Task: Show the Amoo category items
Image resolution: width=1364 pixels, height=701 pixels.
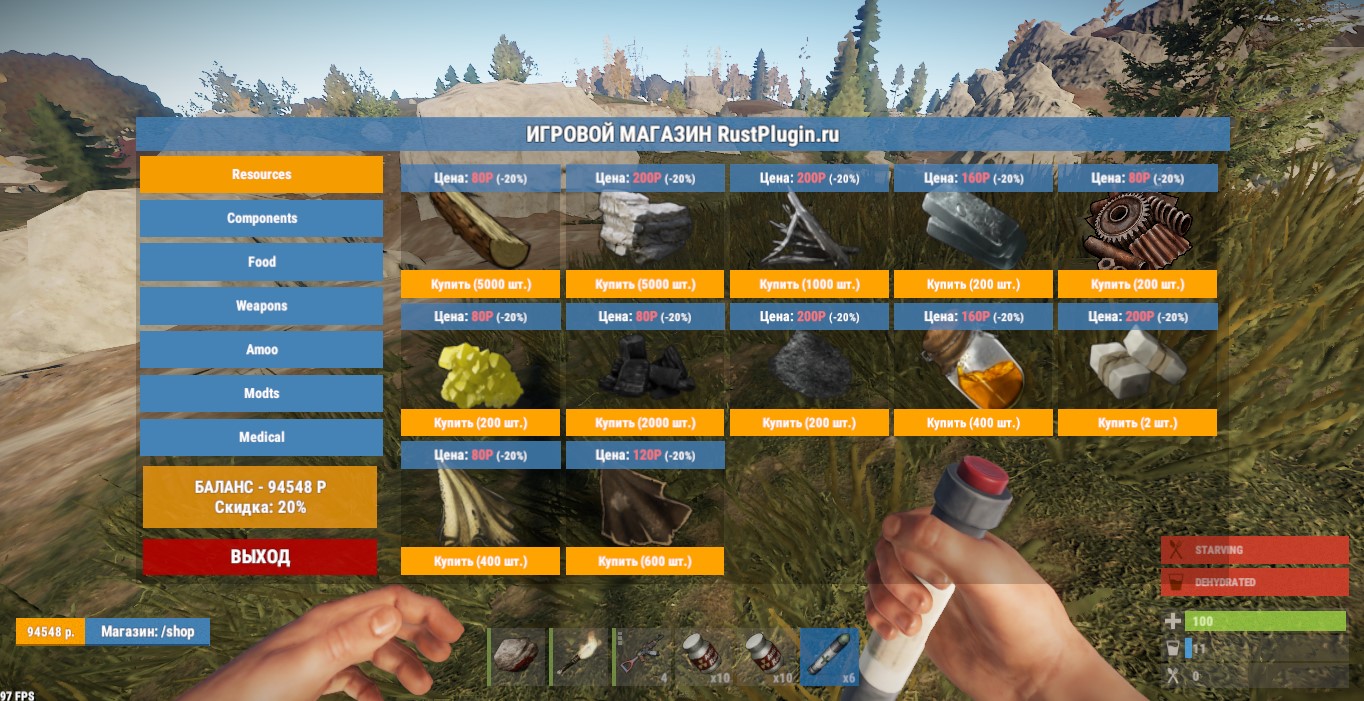Action: coord(261,350)
